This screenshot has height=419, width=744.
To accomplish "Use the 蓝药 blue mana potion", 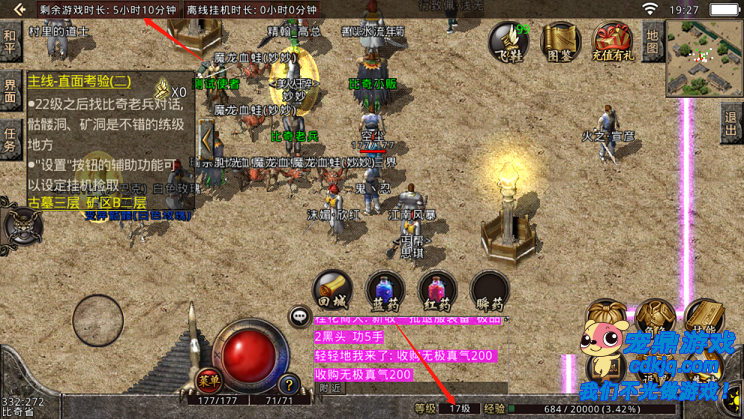I will pos(384,290).
